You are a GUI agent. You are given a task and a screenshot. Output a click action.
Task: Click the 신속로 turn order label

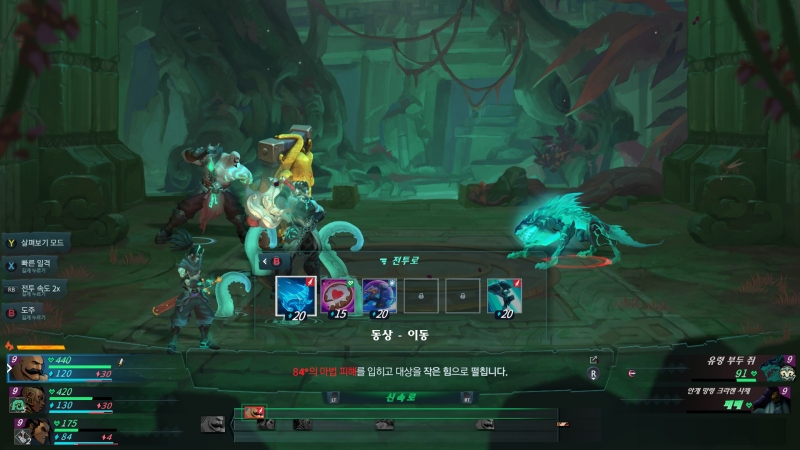point(399,397)
